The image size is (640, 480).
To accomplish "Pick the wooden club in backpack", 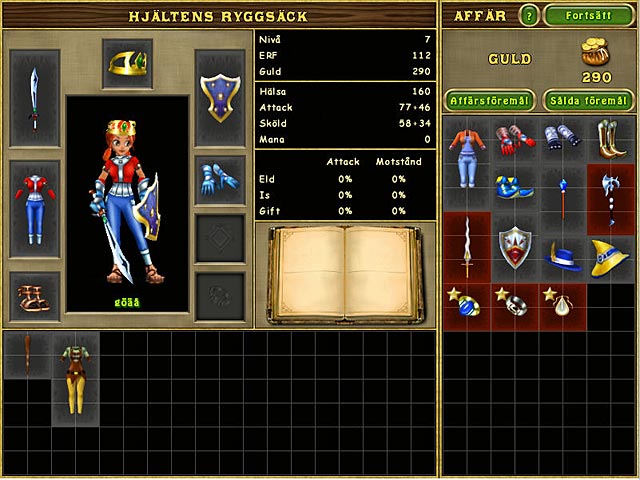I will [26, 354].
